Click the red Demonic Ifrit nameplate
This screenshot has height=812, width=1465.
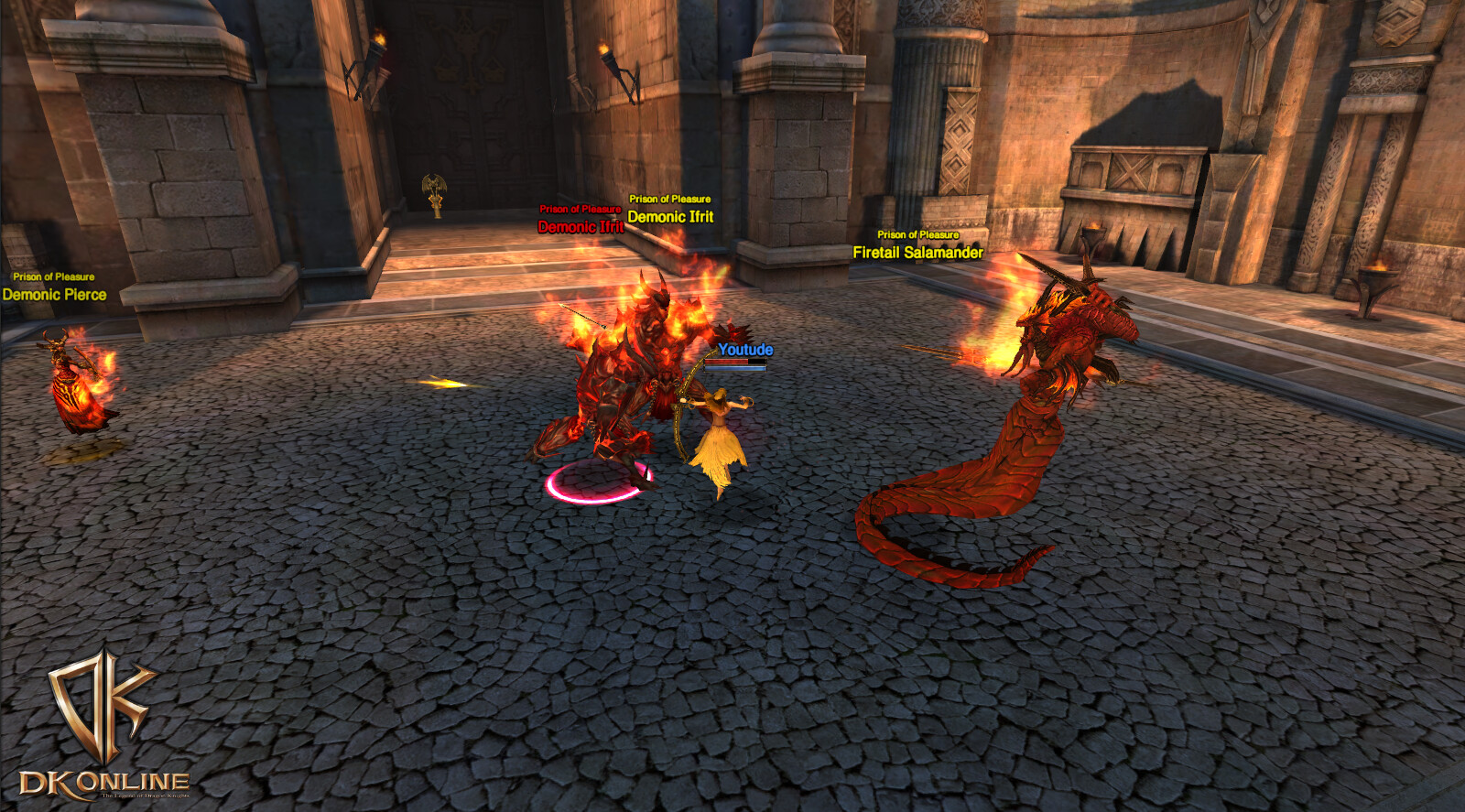point(580,227)
